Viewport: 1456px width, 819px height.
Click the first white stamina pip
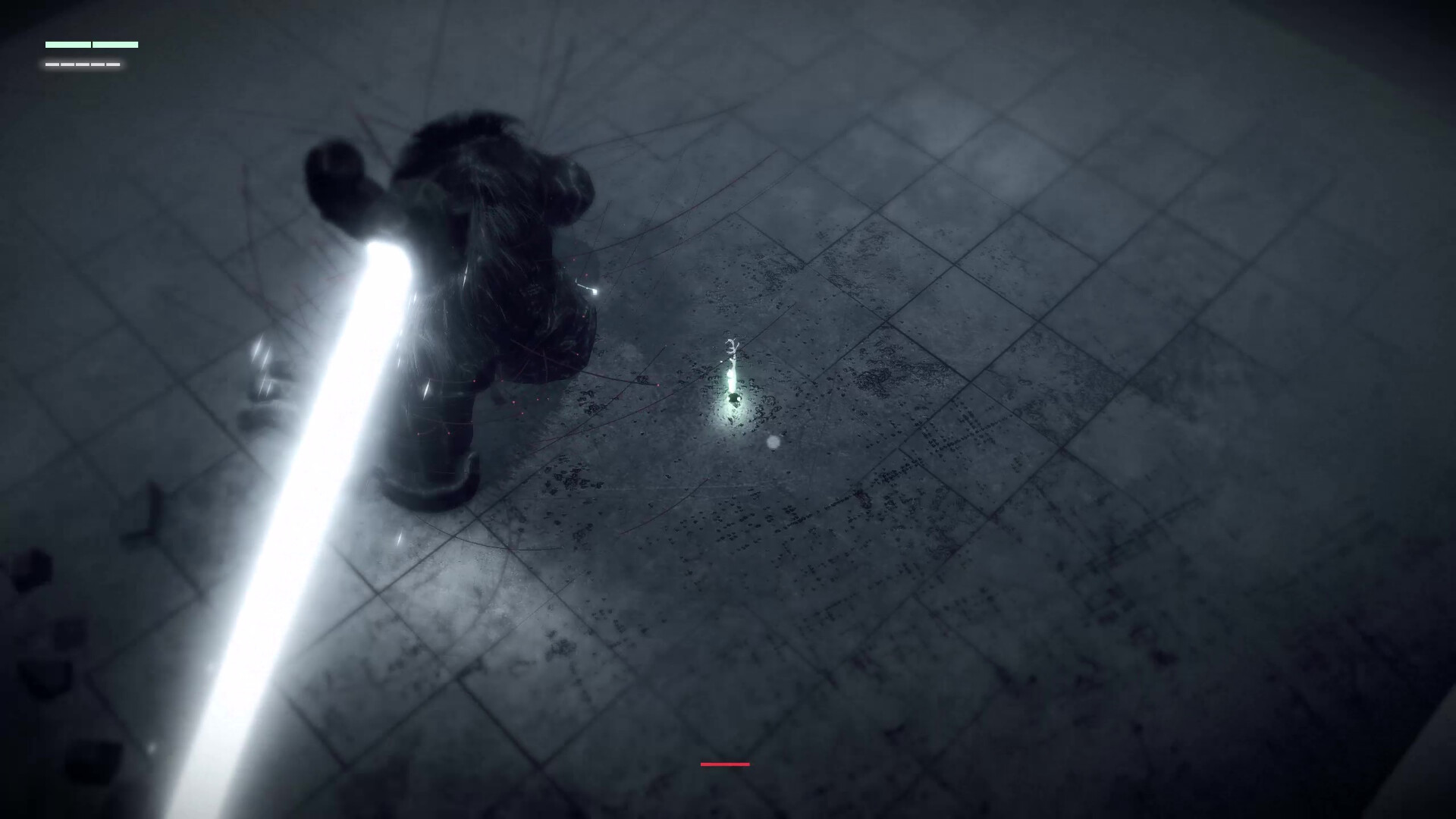click(x=52, y=66)
